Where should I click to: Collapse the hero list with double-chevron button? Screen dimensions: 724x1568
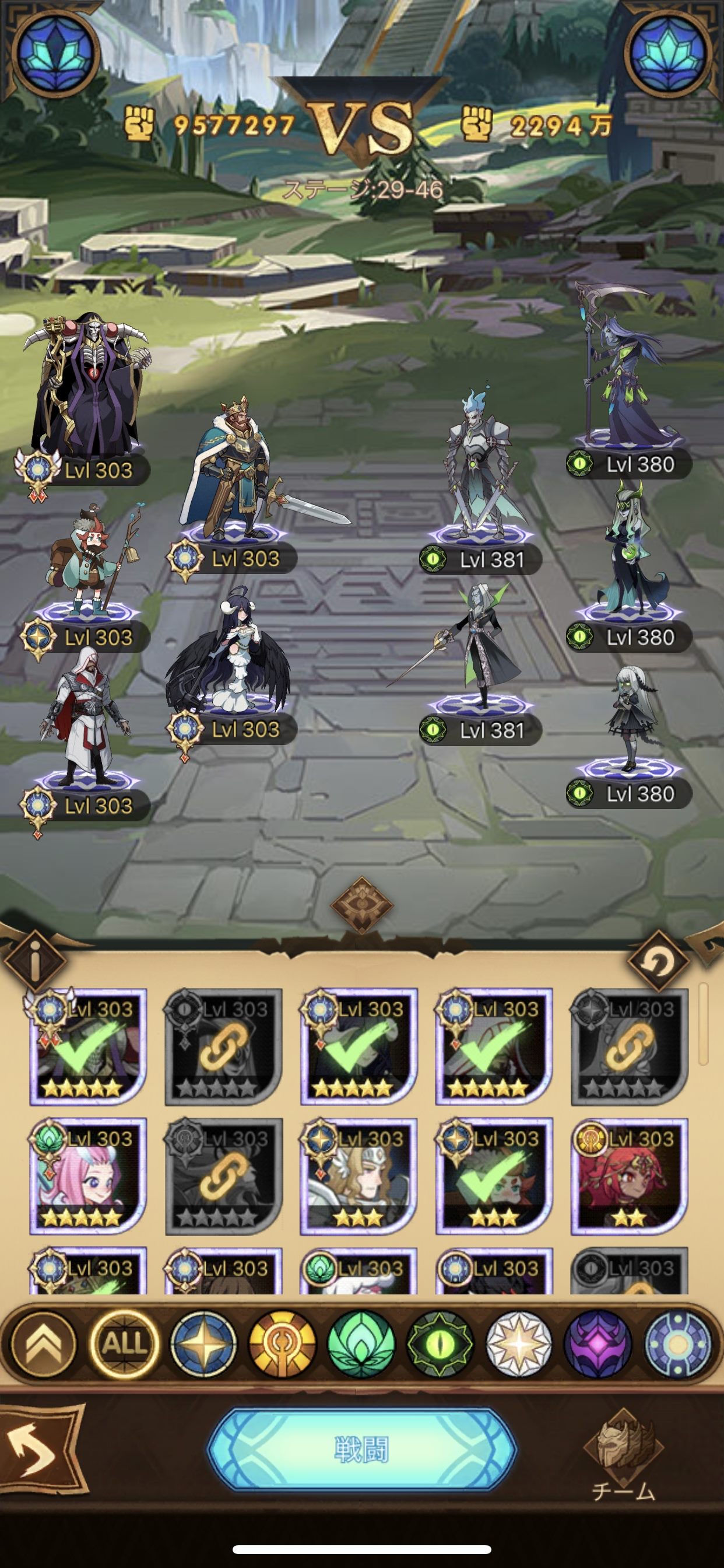pos(45,1343)
